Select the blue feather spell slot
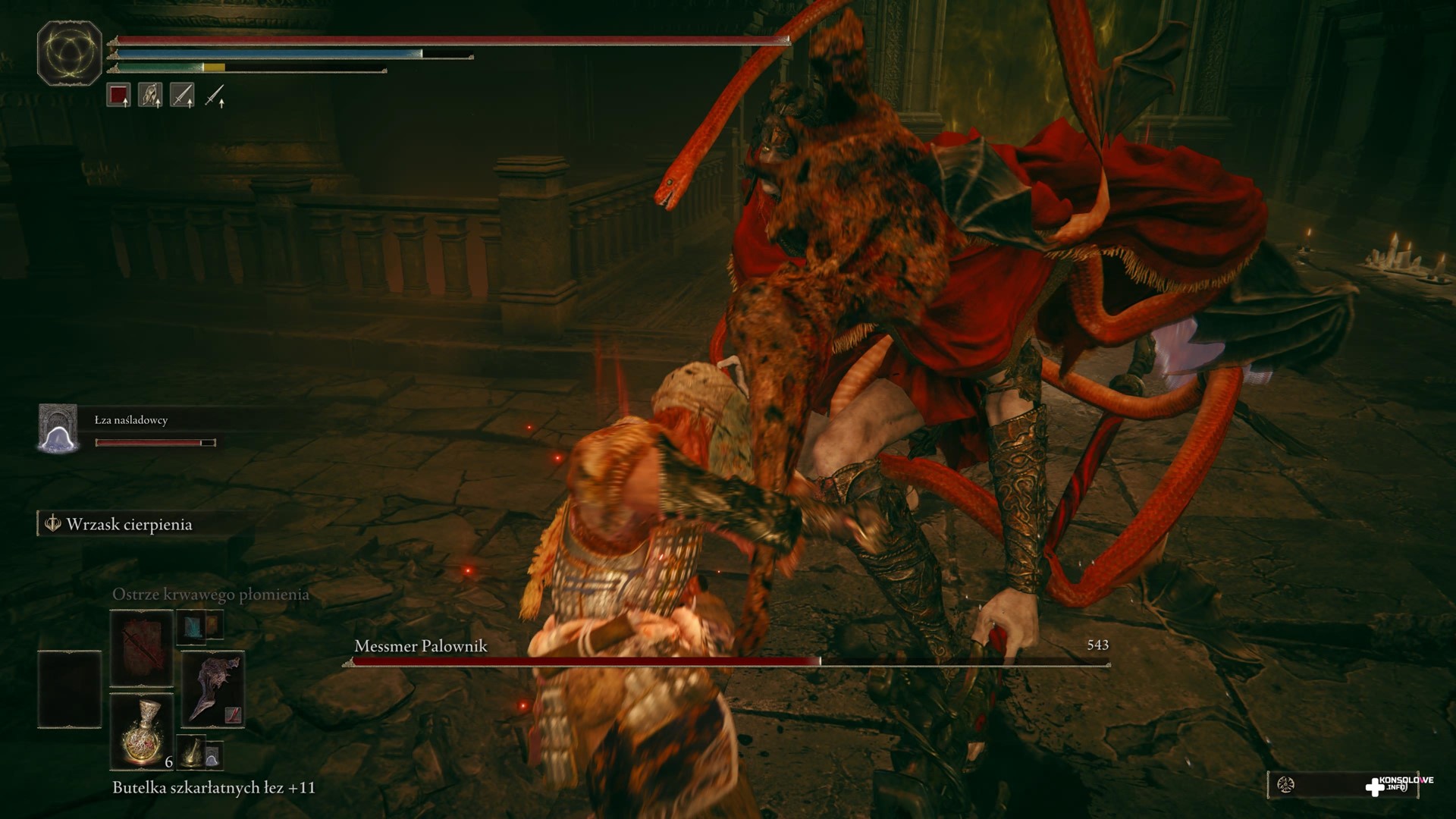The image size is (1456, 819). 189,627
